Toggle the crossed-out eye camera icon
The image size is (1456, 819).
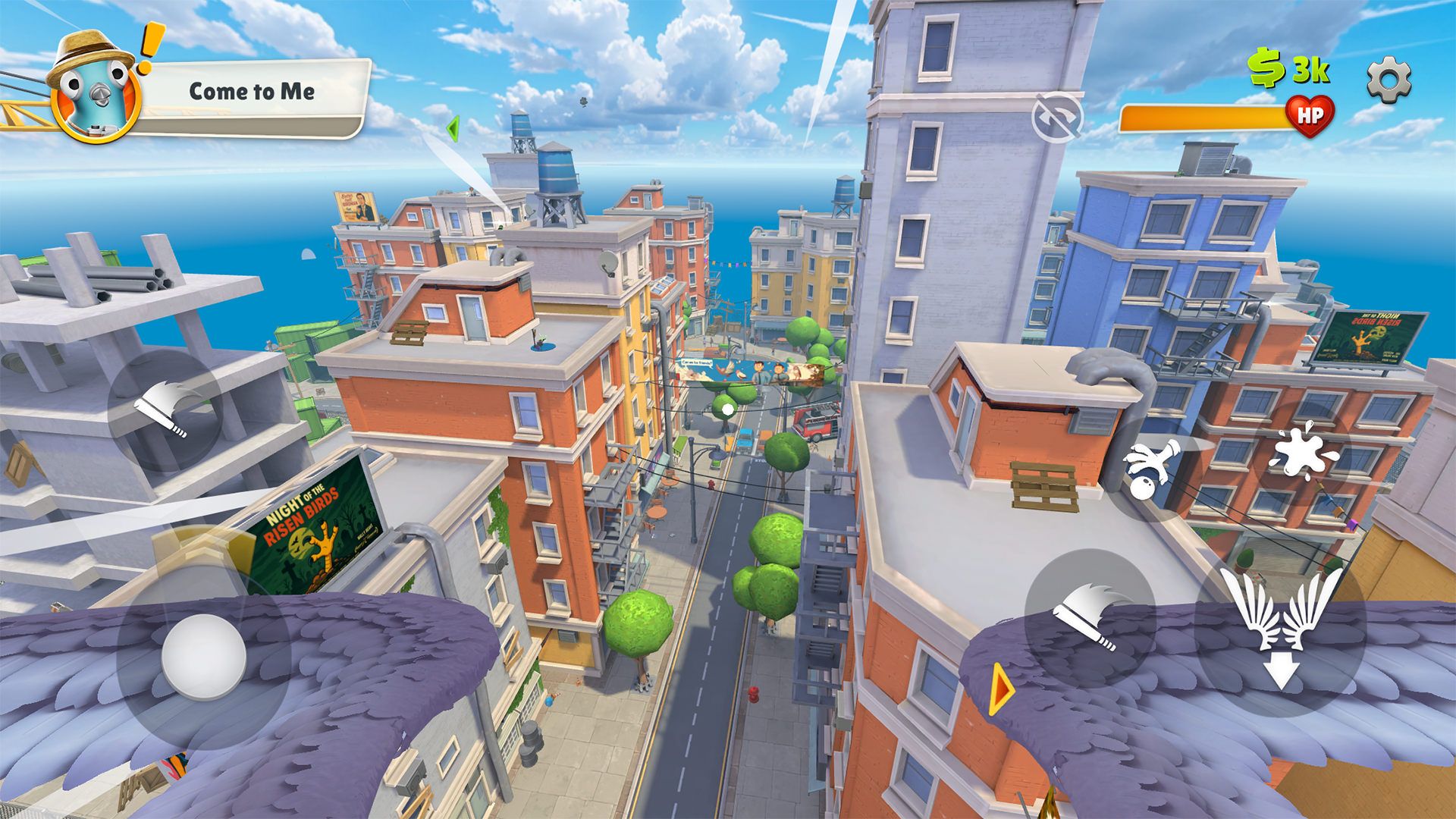click(1056, 118)
